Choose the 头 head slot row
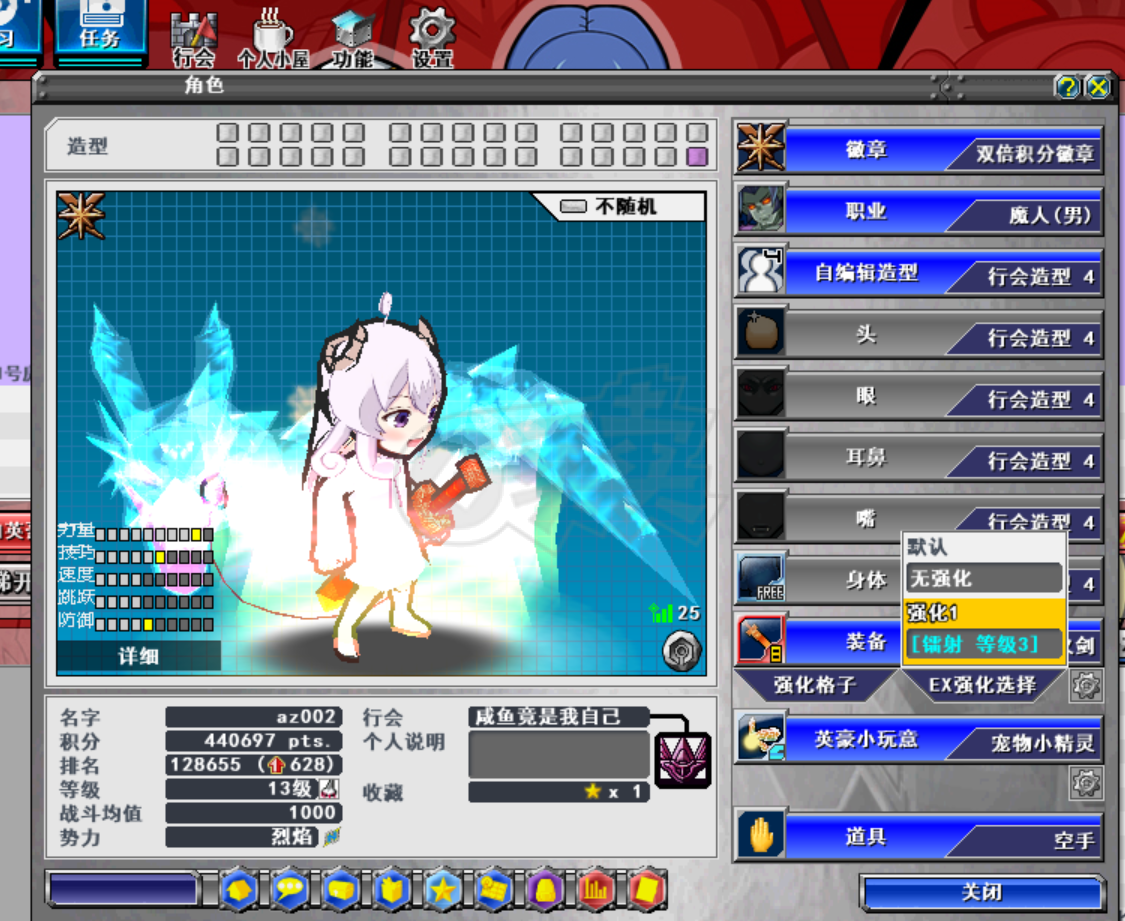This screenshot has width=1125, height=921. (920, 335)
